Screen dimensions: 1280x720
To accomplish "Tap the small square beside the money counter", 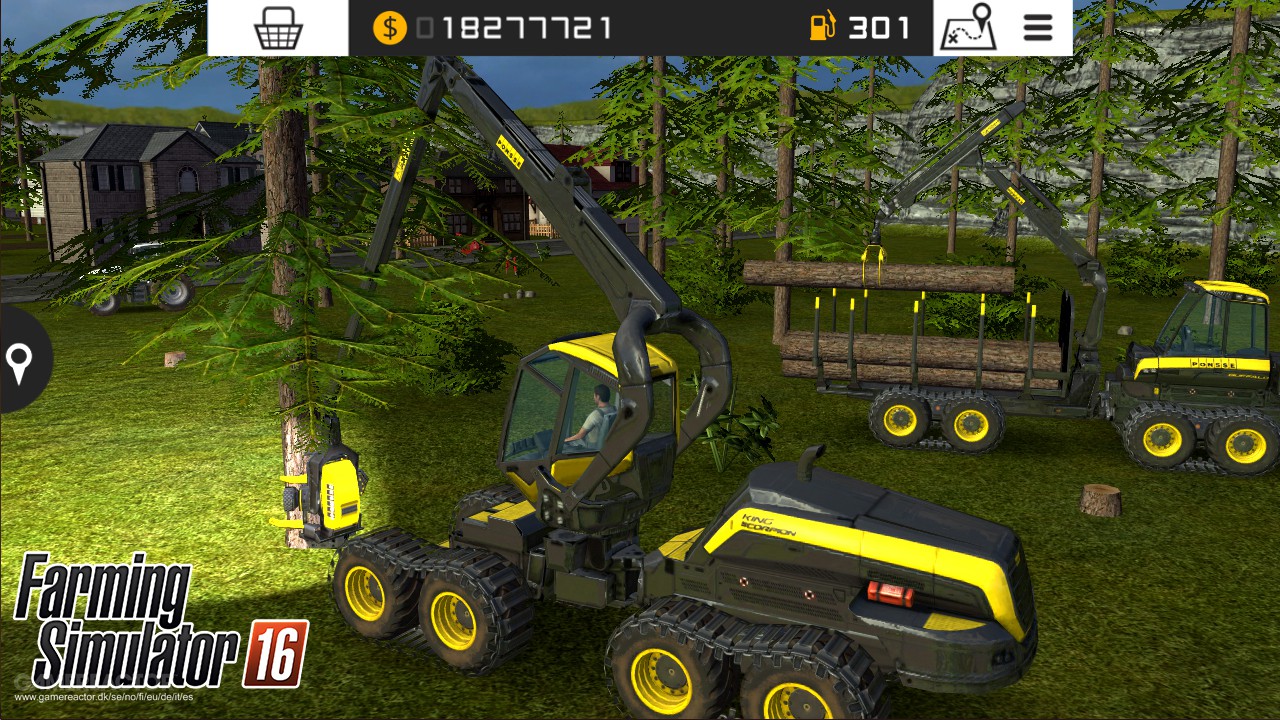I will point(425,28).
